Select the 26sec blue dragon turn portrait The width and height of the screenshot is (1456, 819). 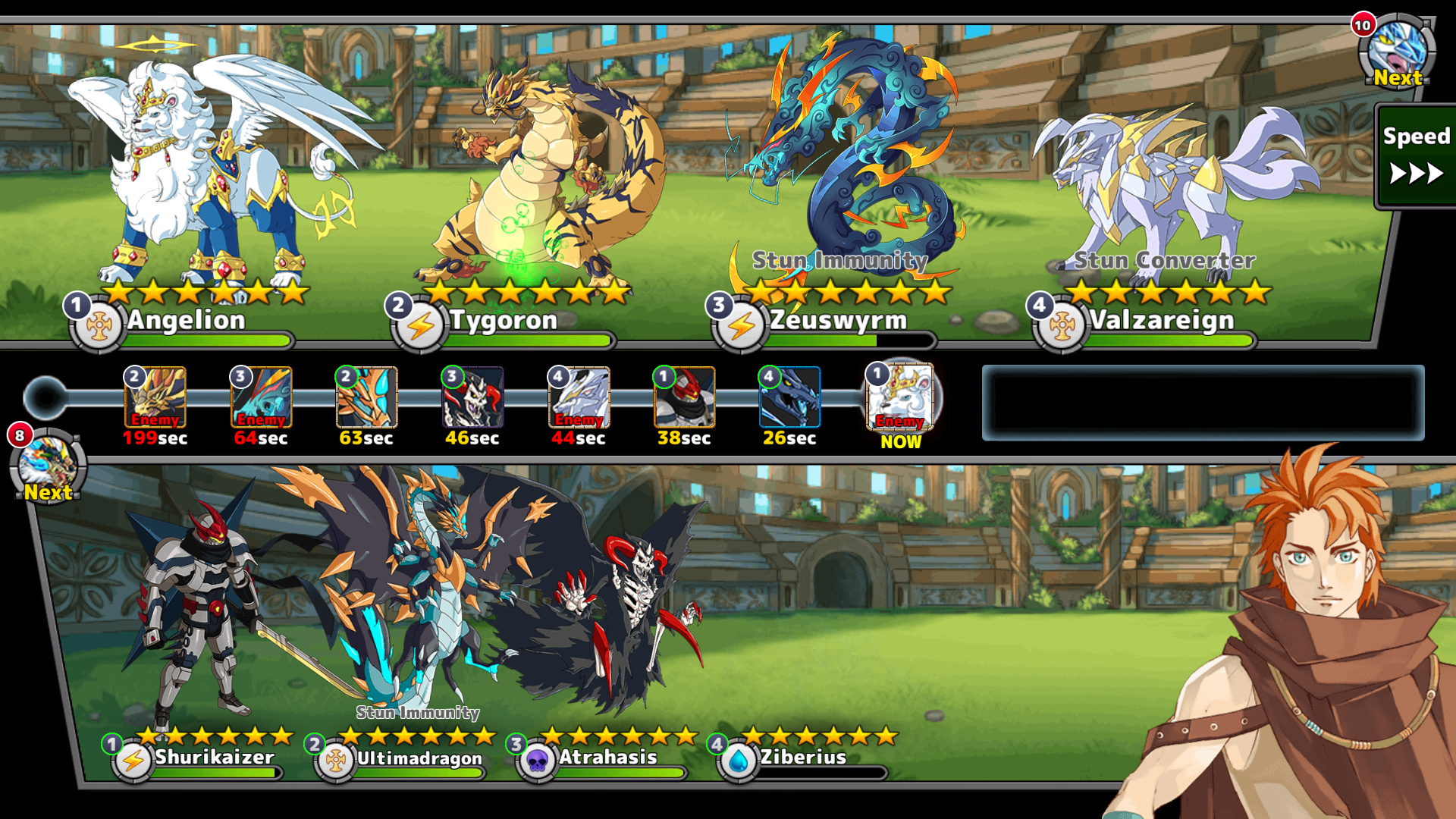(789, 398)
